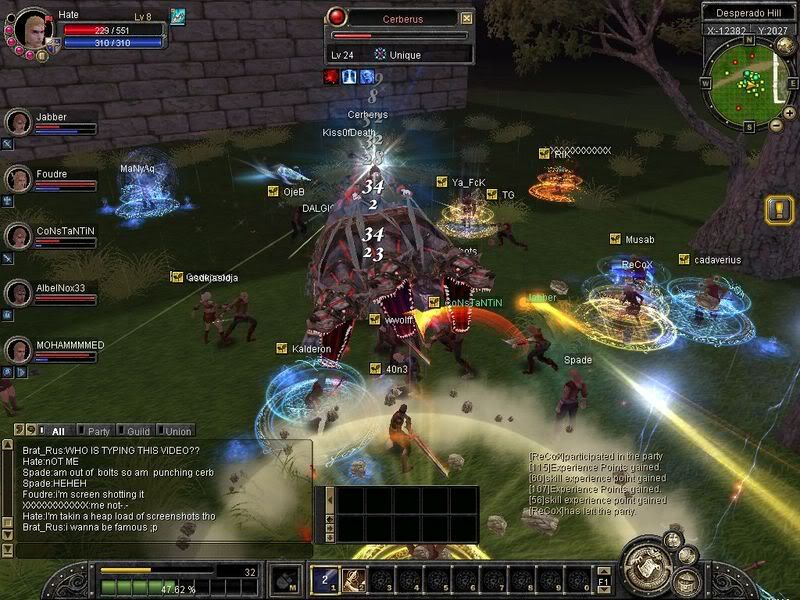Switch chat to the Party tab

(98, 431)
